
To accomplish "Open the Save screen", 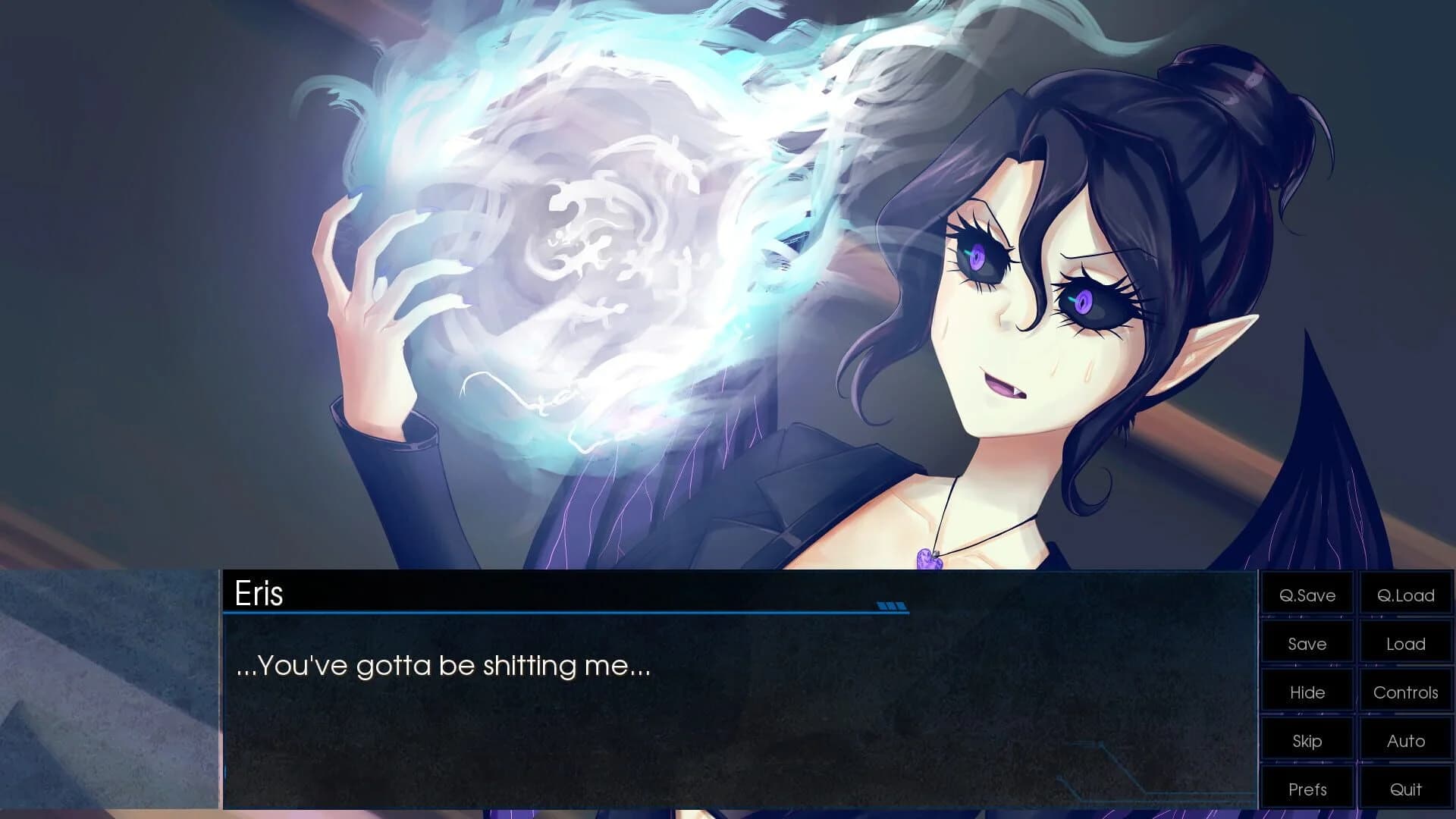I will click(x=1307, y=644).
